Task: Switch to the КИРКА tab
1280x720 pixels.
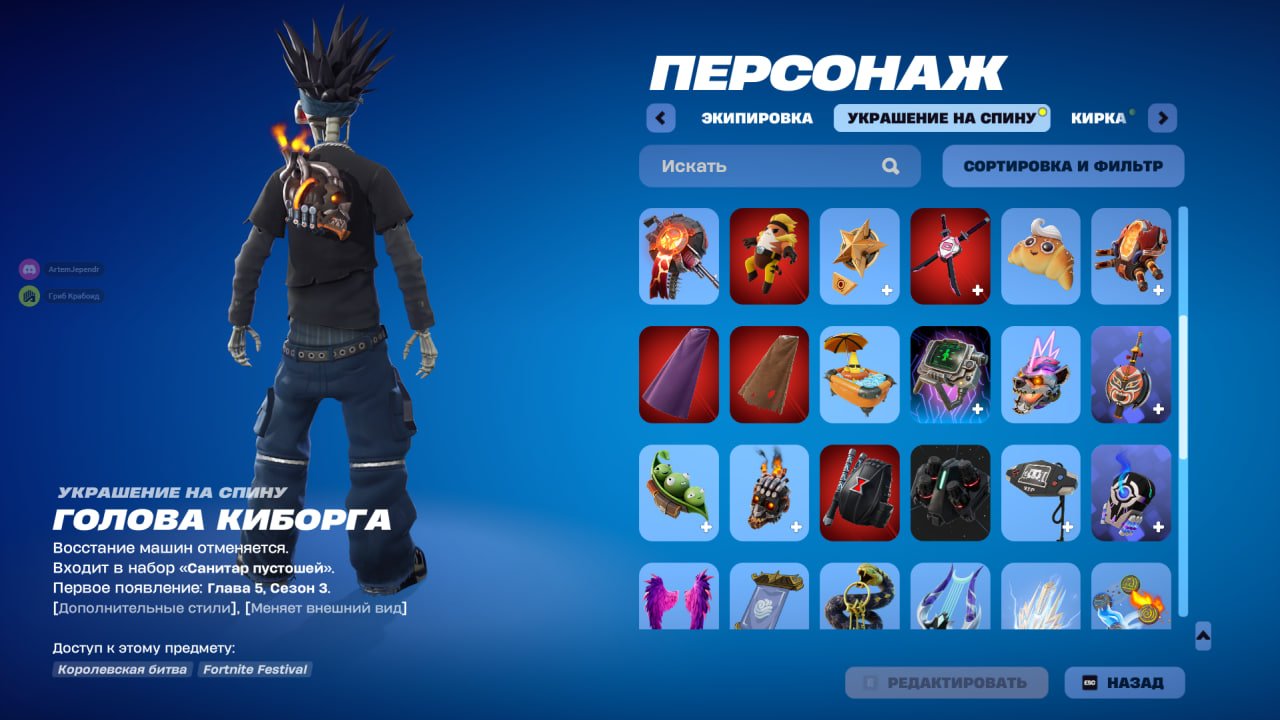Action: coord(1100,118)
